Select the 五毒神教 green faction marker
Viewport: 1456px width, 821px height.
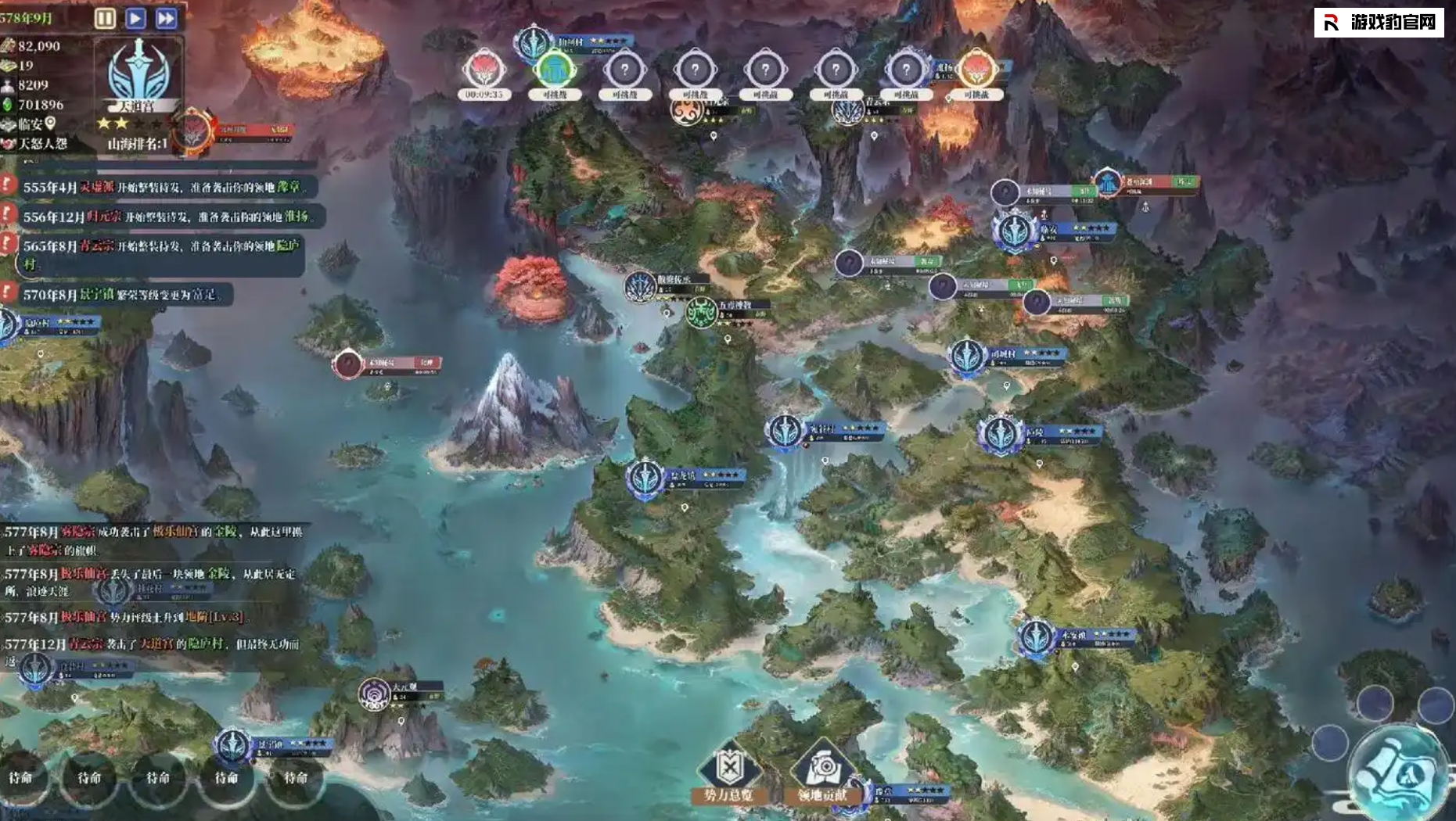point(702,313)
